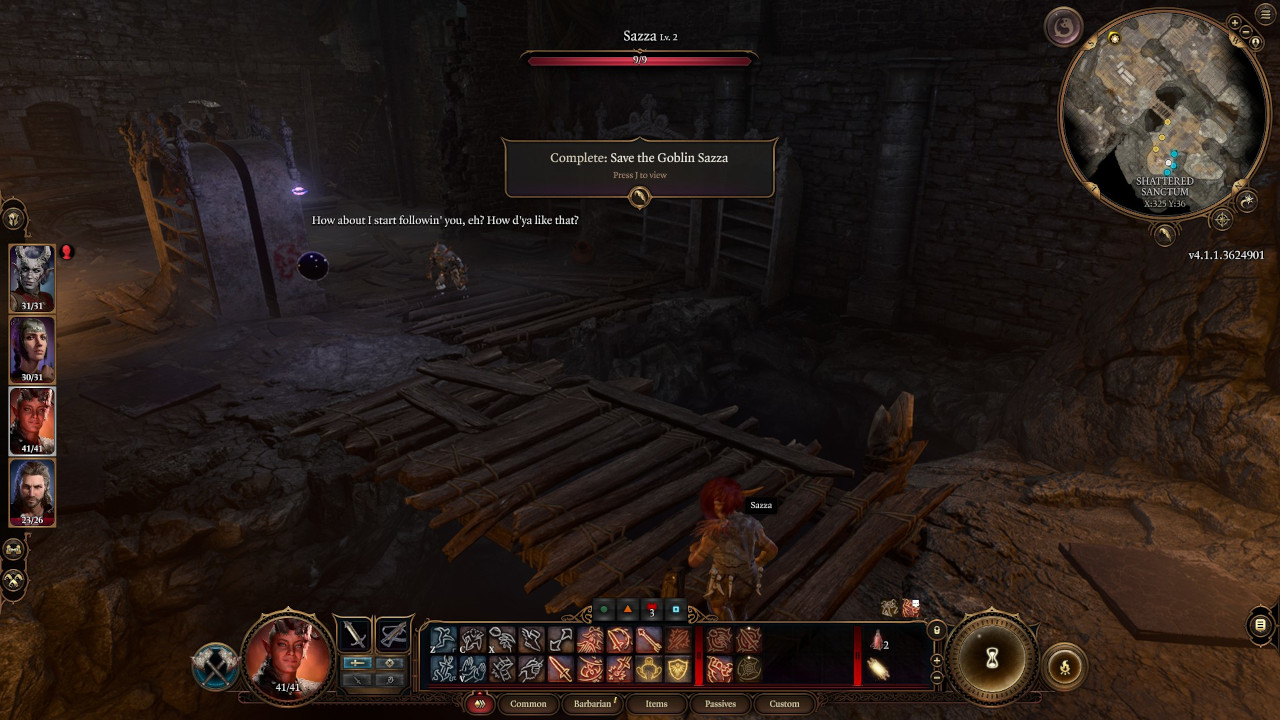Show the Items hotbar tab
Screen dimensions: 1280x720
pos(656,704)
